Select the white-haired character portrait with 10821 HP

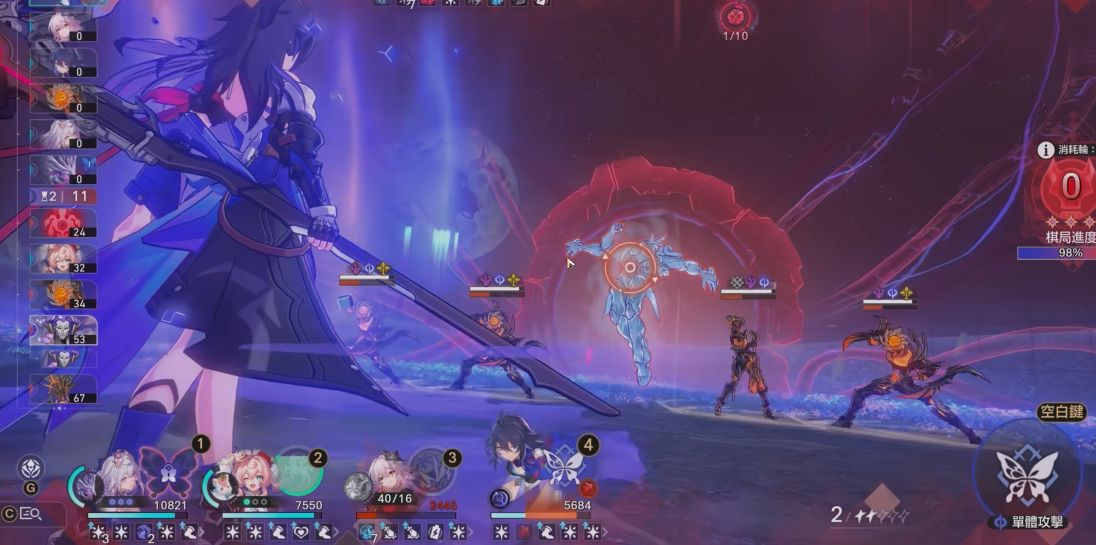pyautogui.click(x=118, y=476)
